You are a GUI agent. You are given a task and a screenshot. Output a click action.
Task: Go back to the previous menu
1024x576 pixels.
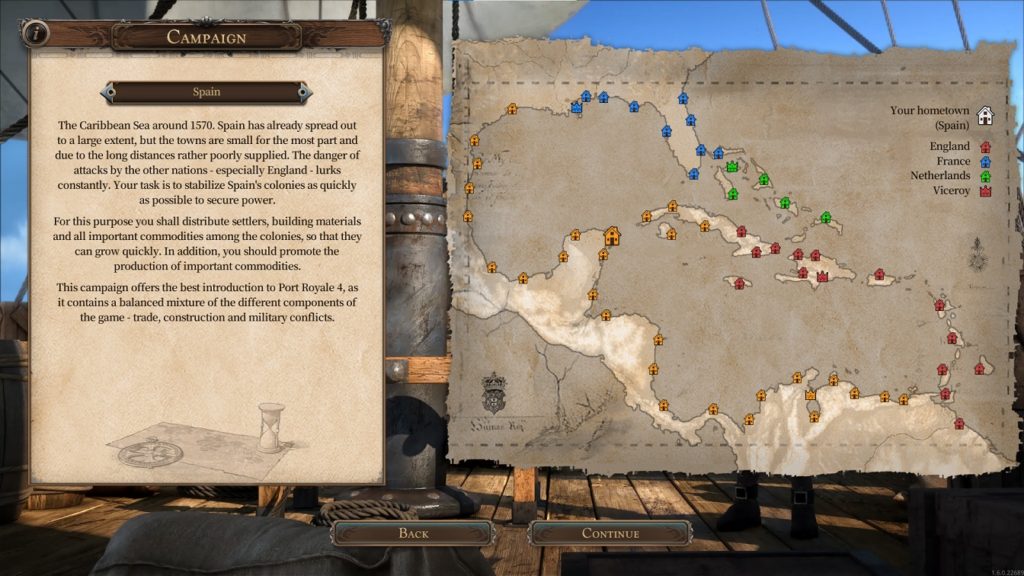[413, 533]
